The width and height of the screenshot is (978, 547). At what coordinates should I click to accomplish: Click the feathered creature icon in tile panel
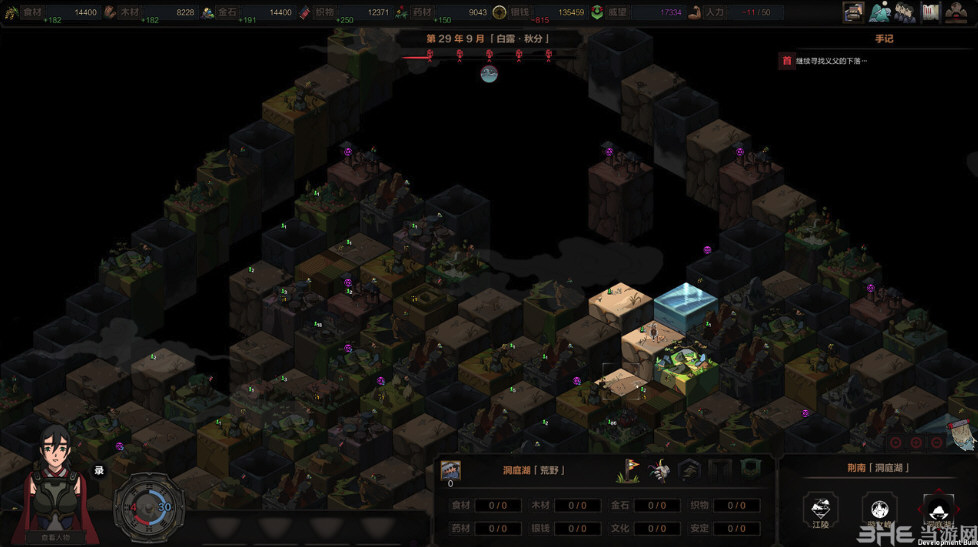pyautogui.click(x=661, y=468)
